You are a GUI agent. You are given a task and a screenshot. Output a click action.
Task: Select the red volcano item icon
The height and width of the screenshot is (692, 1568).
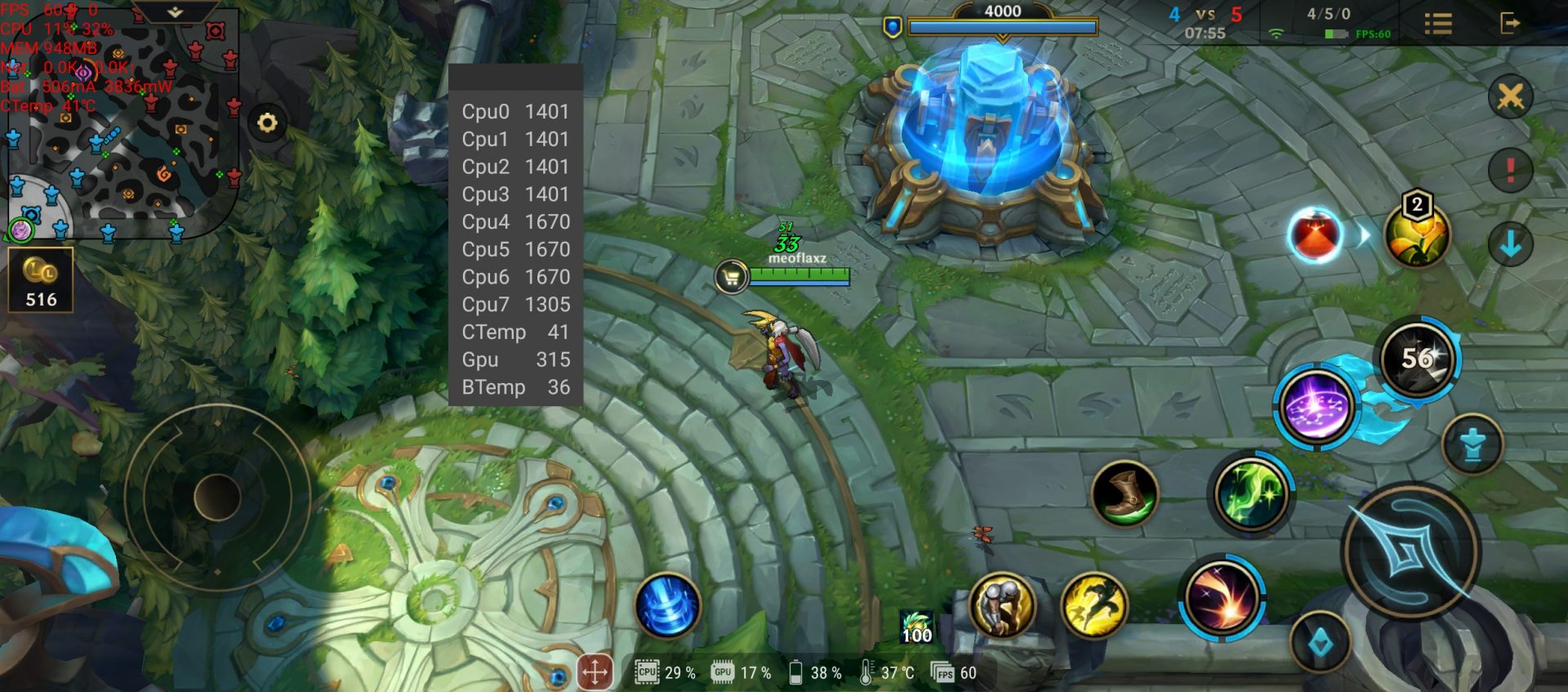click(1315, 235)
